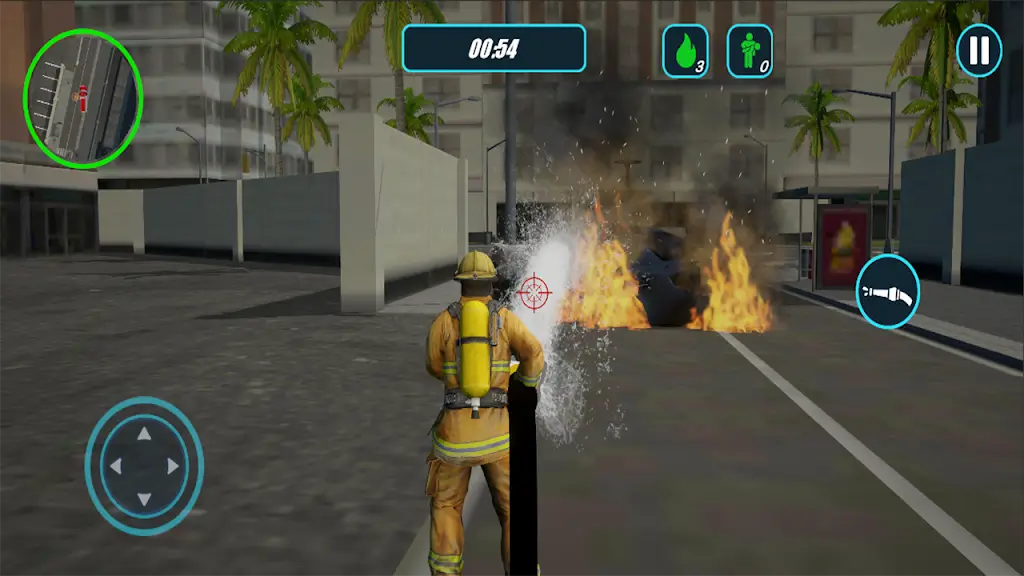Open the circular minimap
1024x576 pixels.
[x=83, y=98]
